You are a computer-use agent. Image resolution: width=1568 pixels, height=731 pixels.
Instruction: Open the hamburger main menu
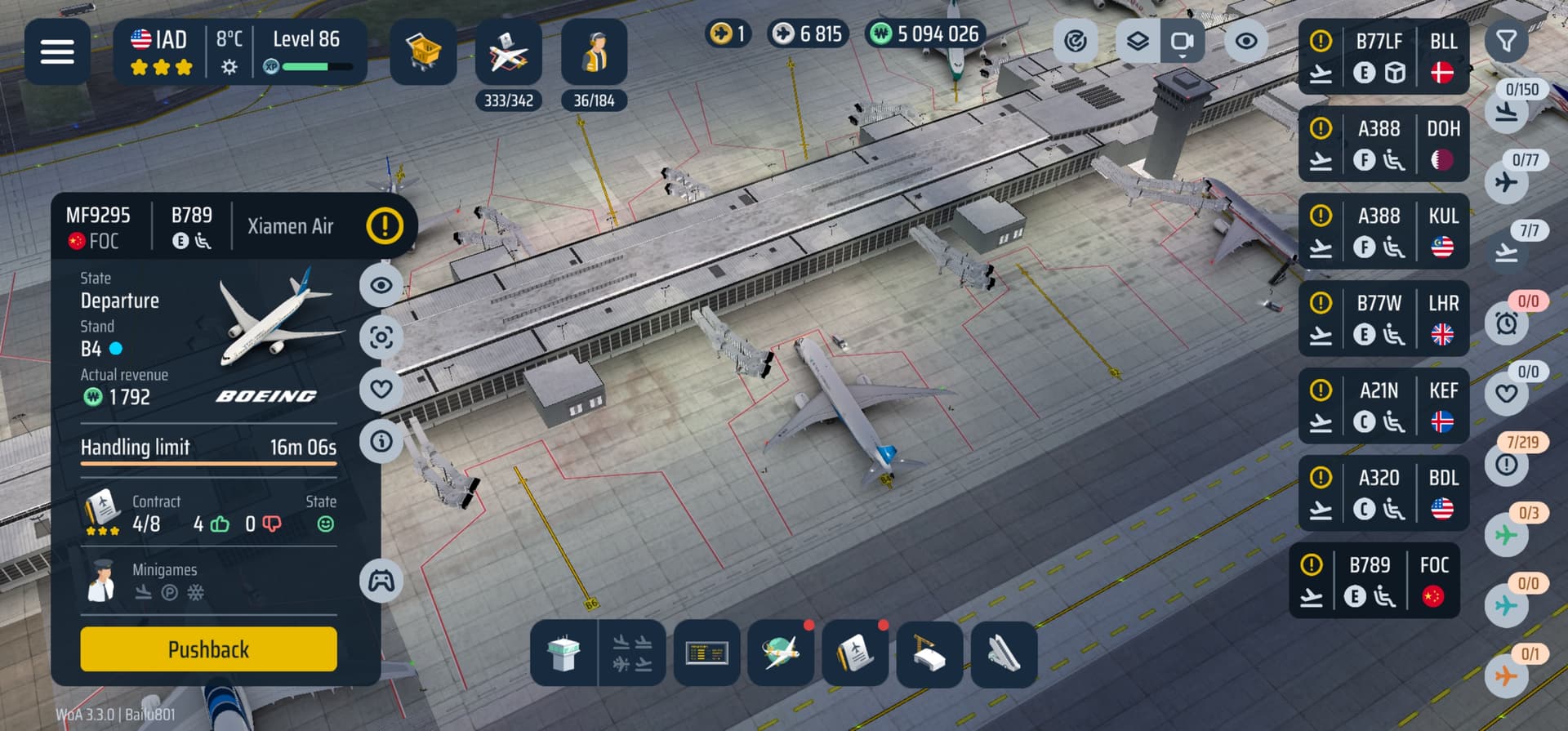click(57, 51)
